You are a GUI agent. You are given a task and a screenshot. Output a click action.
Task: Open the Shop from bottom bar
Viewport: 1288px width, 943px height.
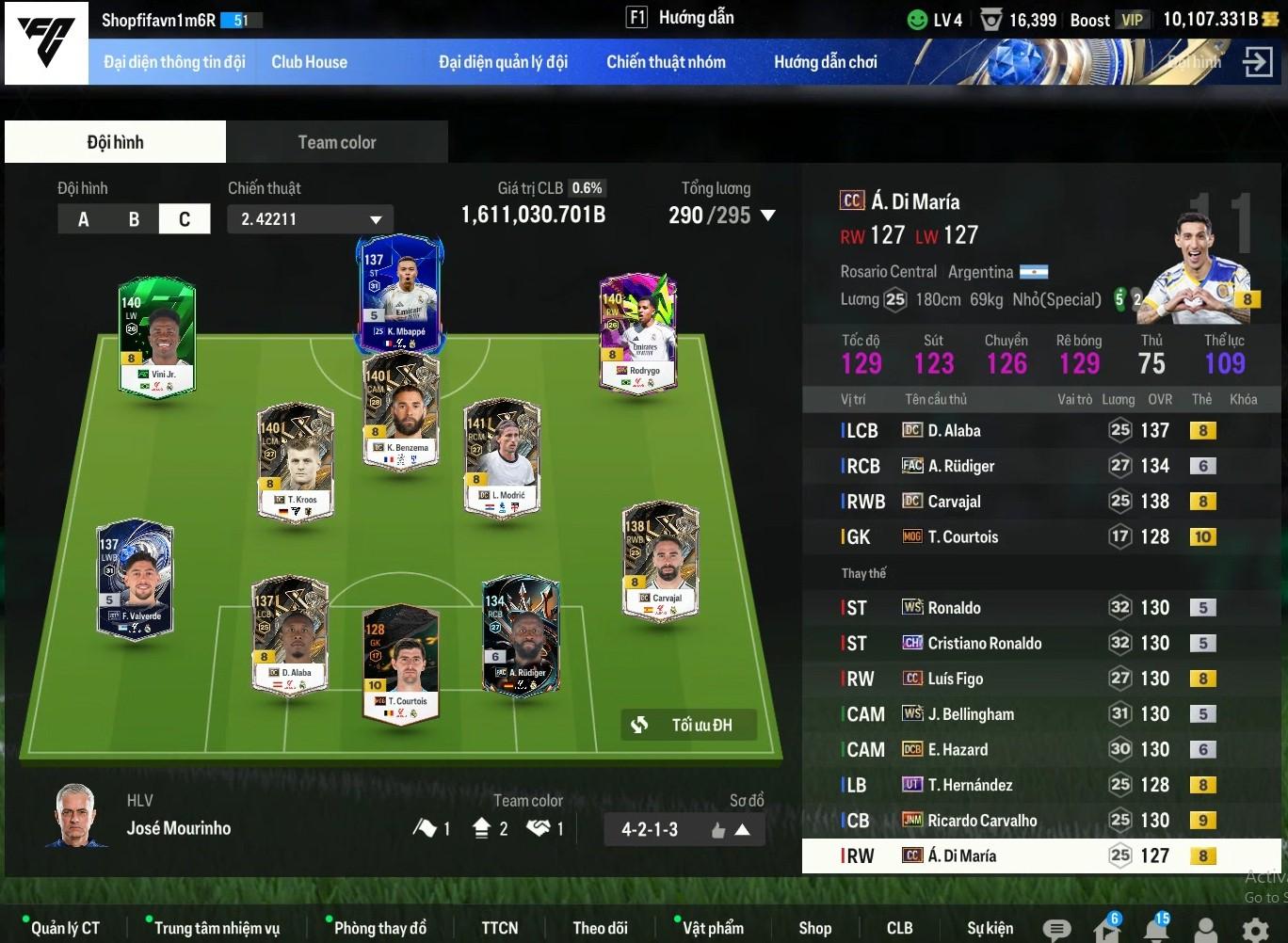(814, 928)
